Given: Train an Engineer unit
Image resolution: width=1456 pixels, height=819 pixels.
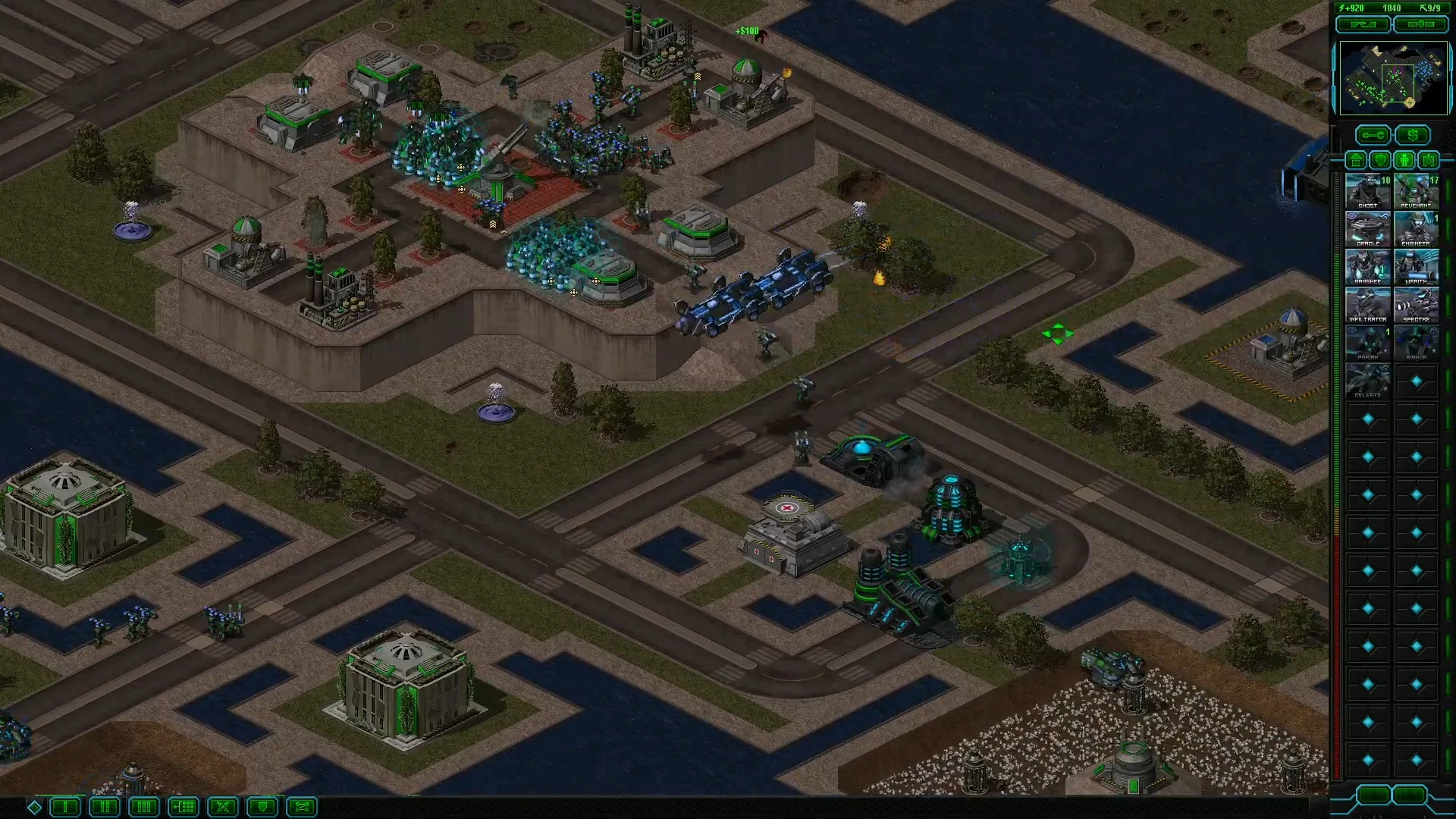Looking at the screenshot, I should click(1416, 229).
